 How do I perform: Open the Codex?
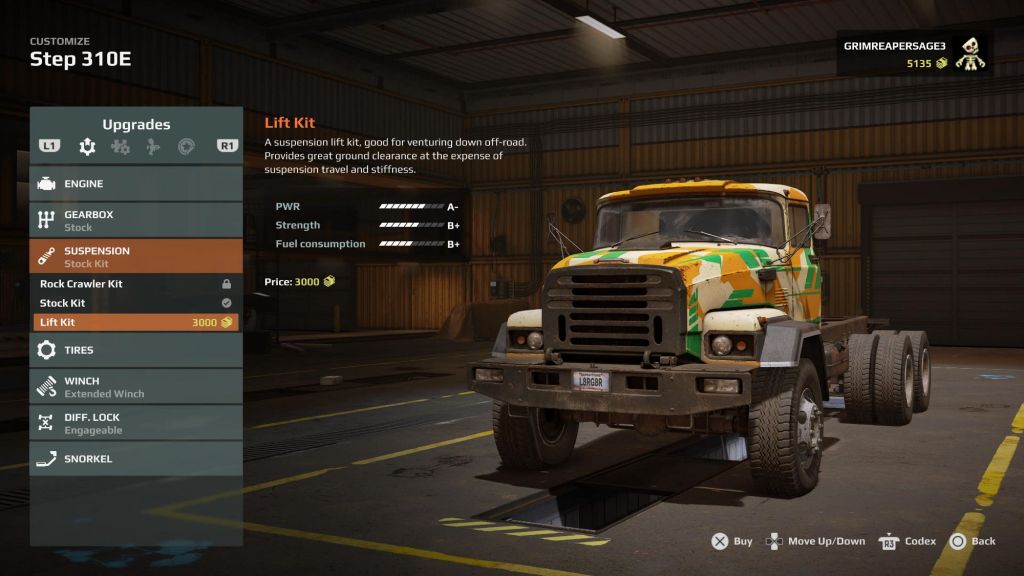point(908,541)
